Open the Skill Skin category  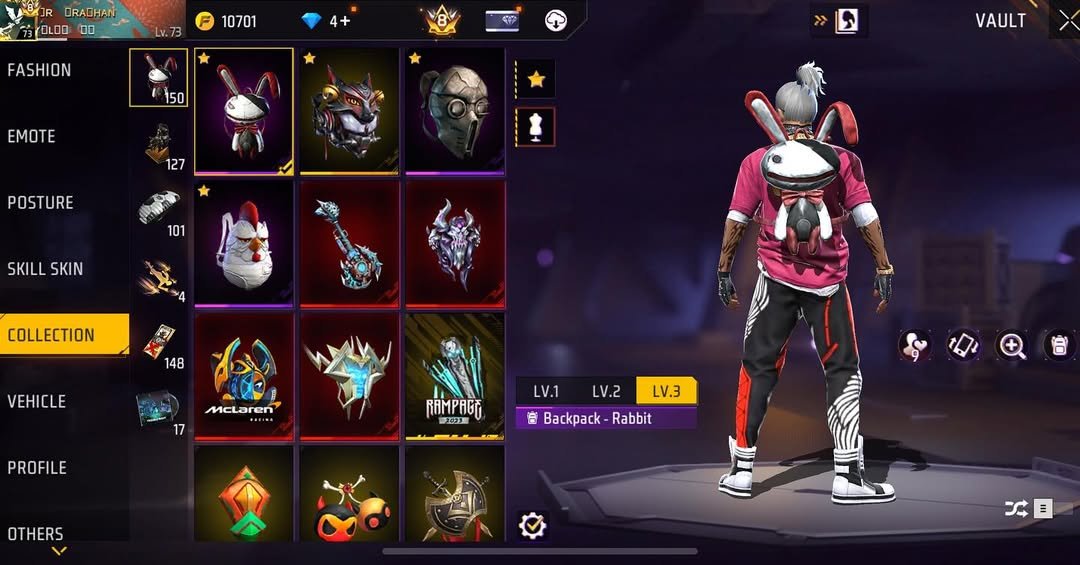click(46, 269)
